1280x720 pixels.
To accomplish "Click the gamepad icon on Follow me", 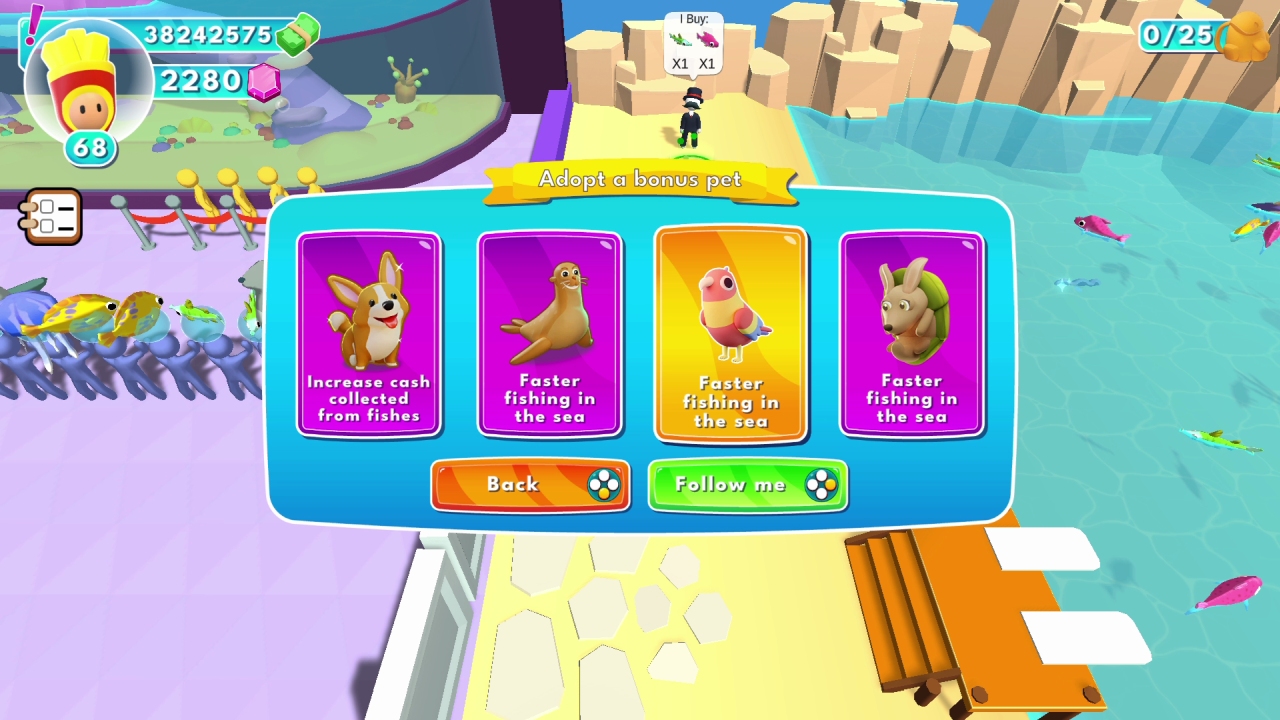I will point(823,485).
